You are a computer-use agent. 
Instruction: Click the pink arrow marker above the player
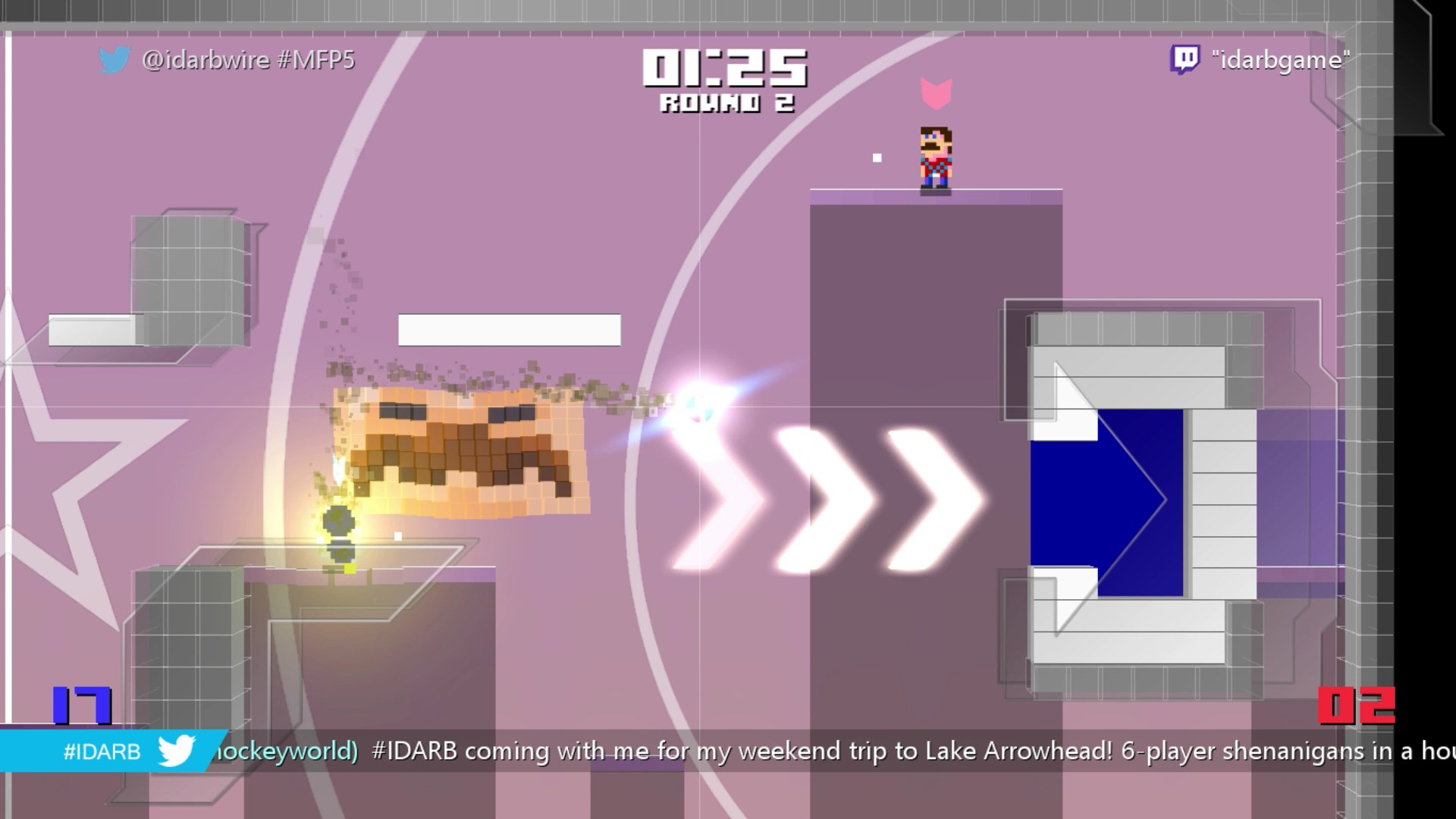coord(937,93)
